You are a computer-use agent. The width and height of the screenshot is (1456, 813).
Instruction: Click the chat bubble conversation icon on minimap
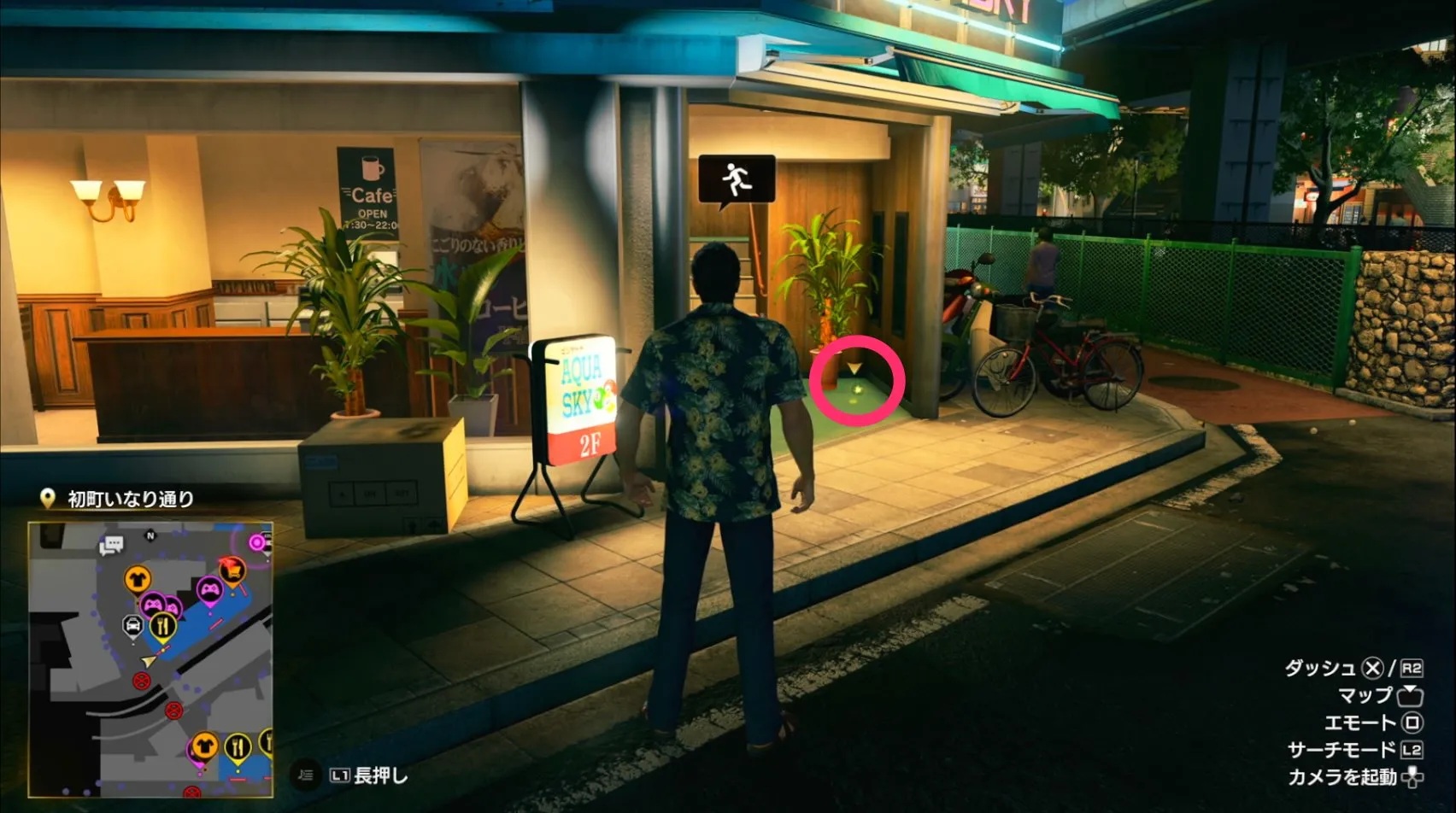(x=111, y=542)
